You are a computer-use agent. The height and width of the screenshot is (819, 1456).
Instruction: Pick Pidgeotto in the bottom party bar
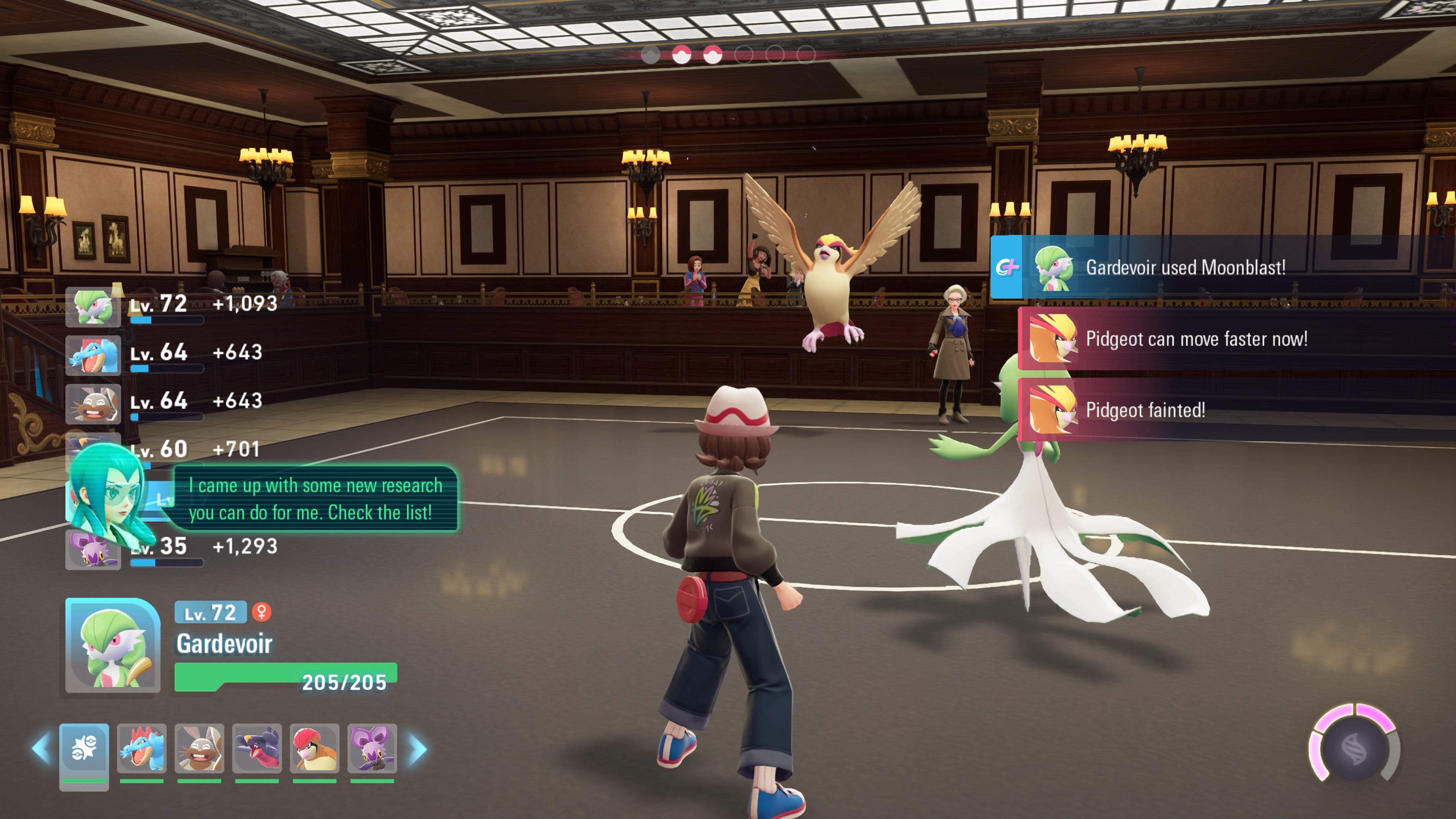pos(314,748)
